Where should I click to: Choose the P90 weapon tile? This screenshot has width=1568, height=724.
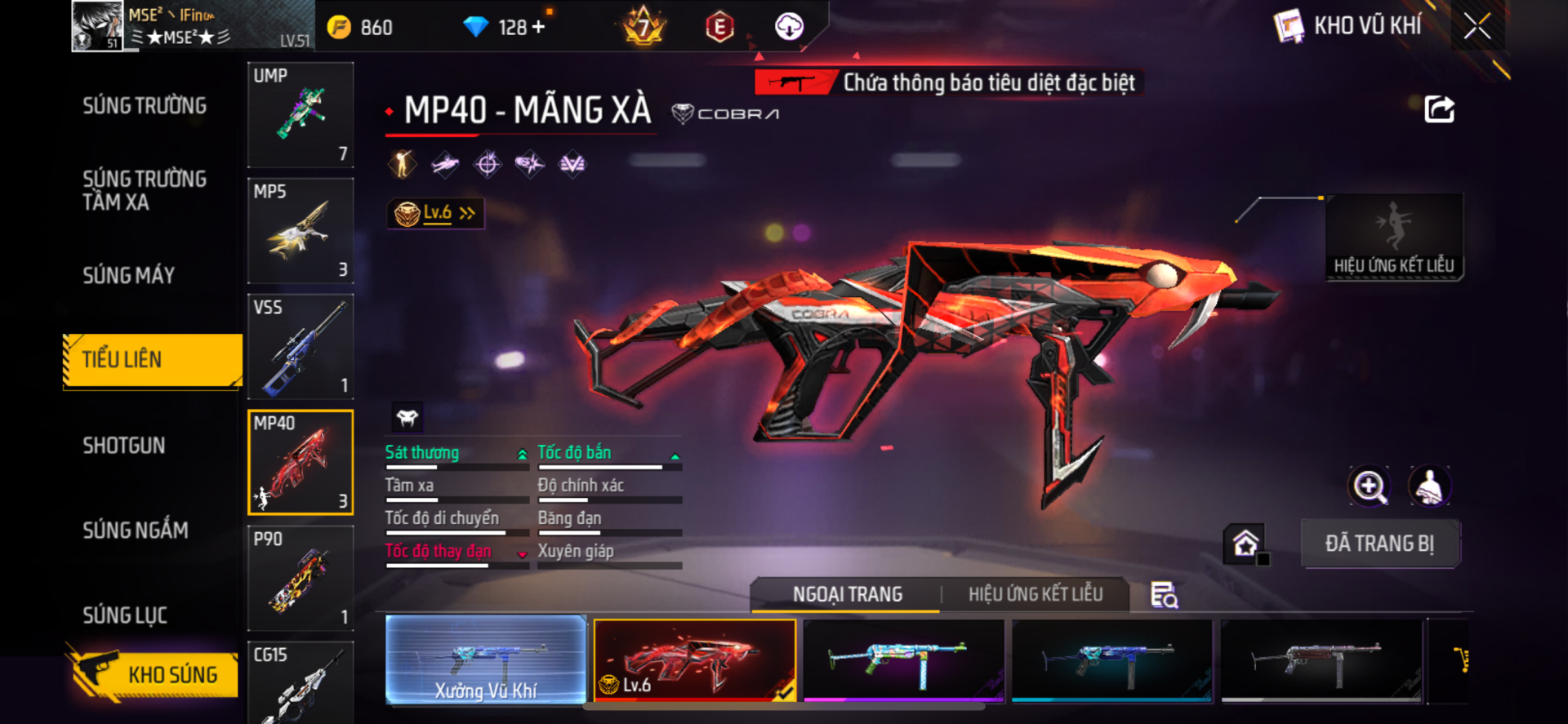tap(301, 578)
